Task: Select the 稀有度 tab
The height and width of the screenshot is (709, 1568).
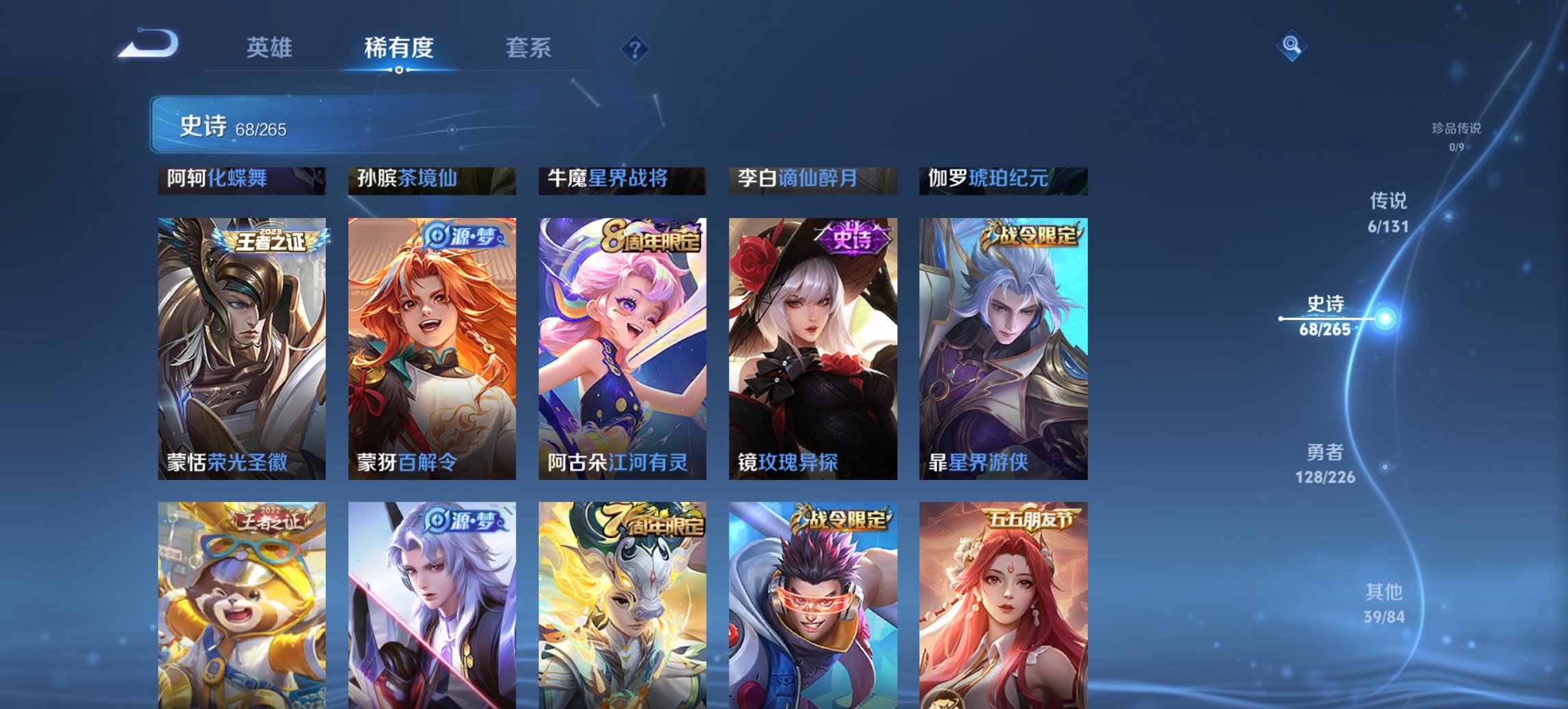Action: click(x=399, y=48)
